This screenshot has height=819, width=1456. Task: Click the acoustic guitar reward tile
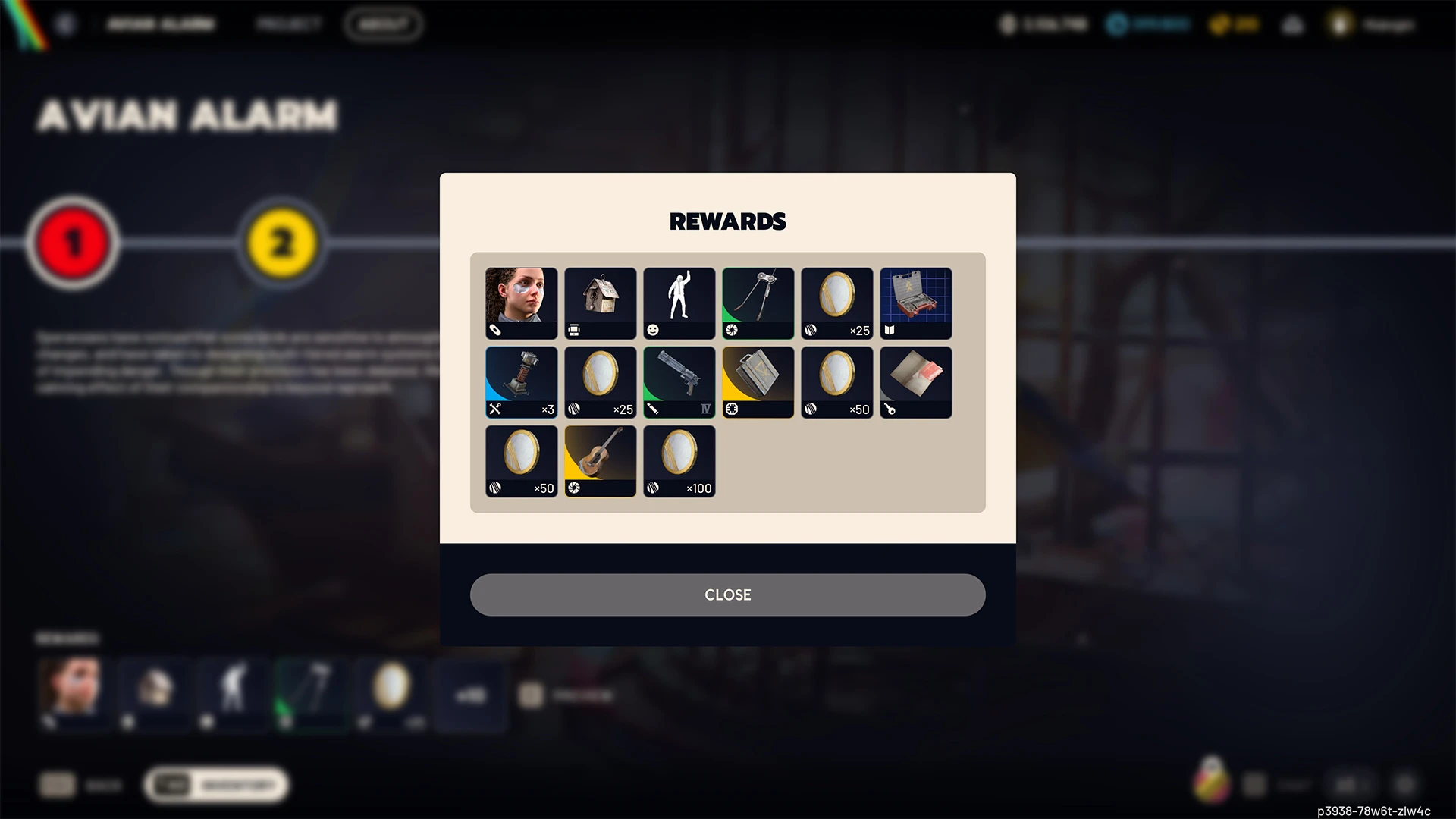point(600,461)
